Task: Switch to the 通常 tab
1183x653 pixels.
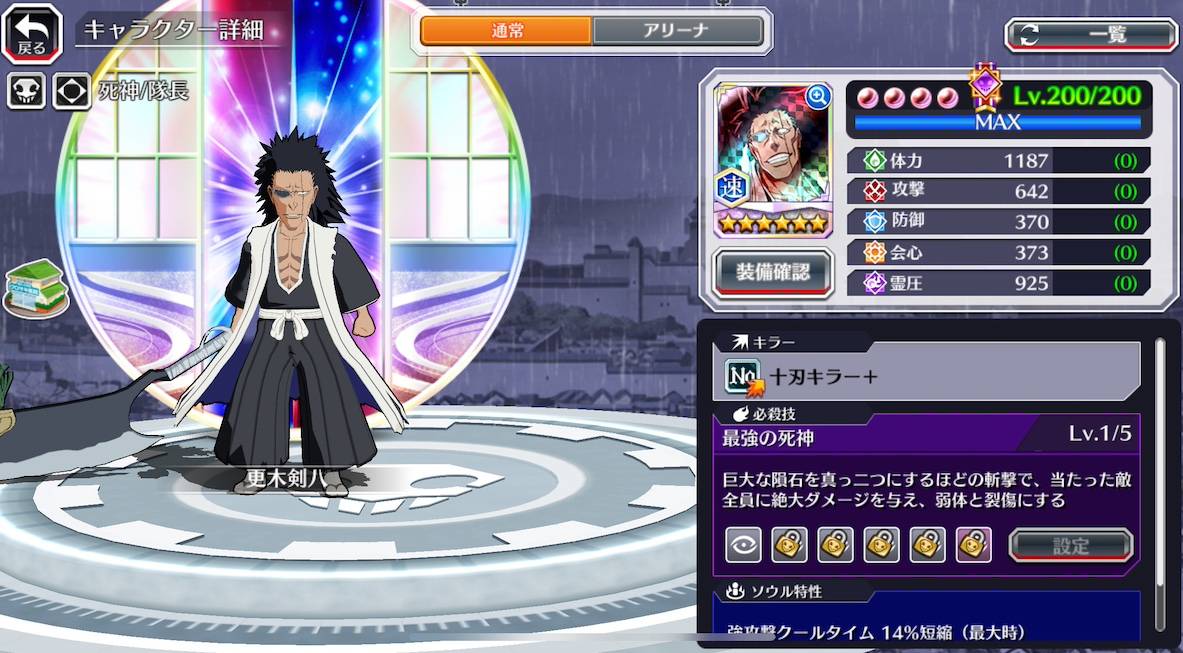Action: pos(506,31)
